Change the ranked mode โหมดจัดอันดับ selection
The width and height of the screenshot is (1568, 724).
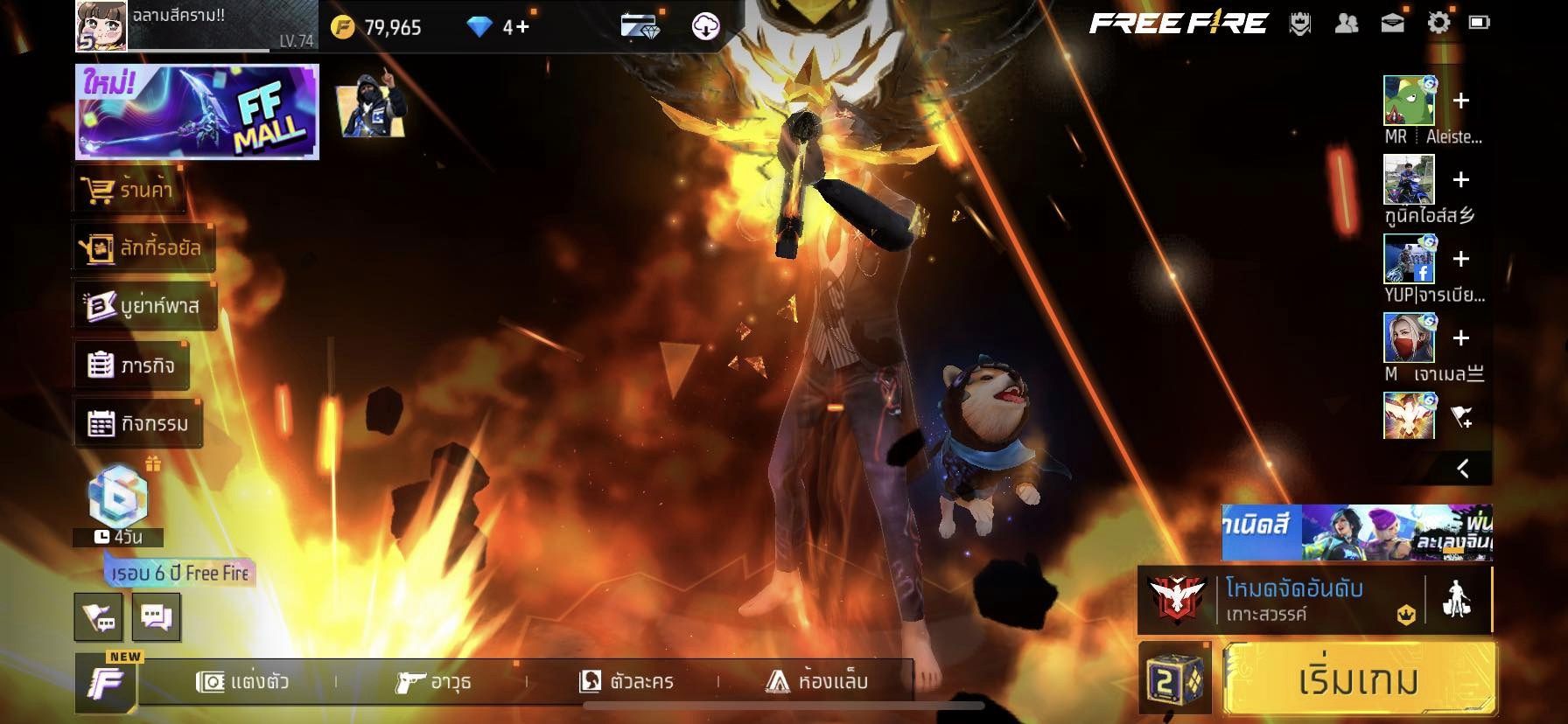1282,600
